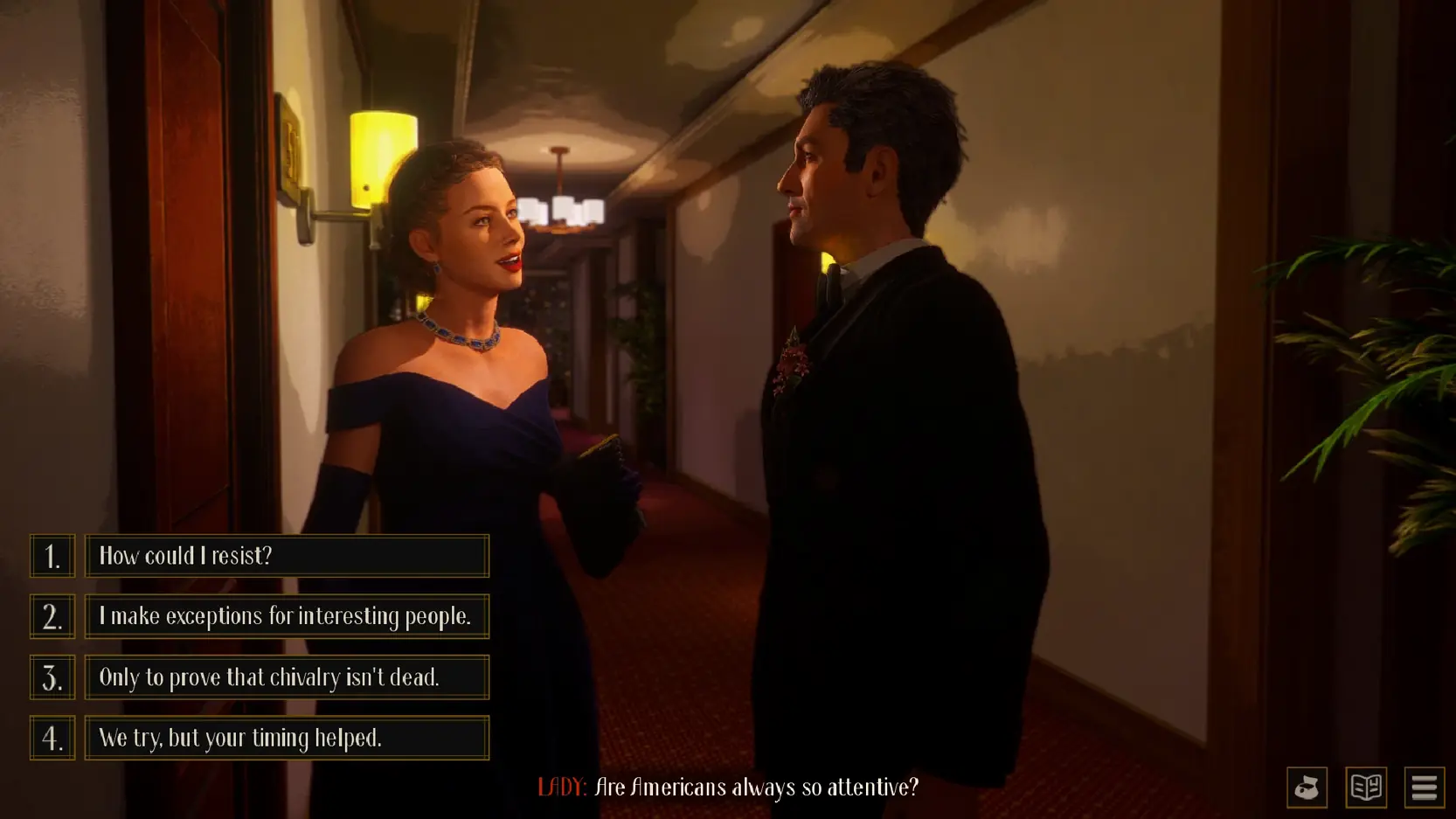Reply "We try, but your timing helped."

pos(287,738)
